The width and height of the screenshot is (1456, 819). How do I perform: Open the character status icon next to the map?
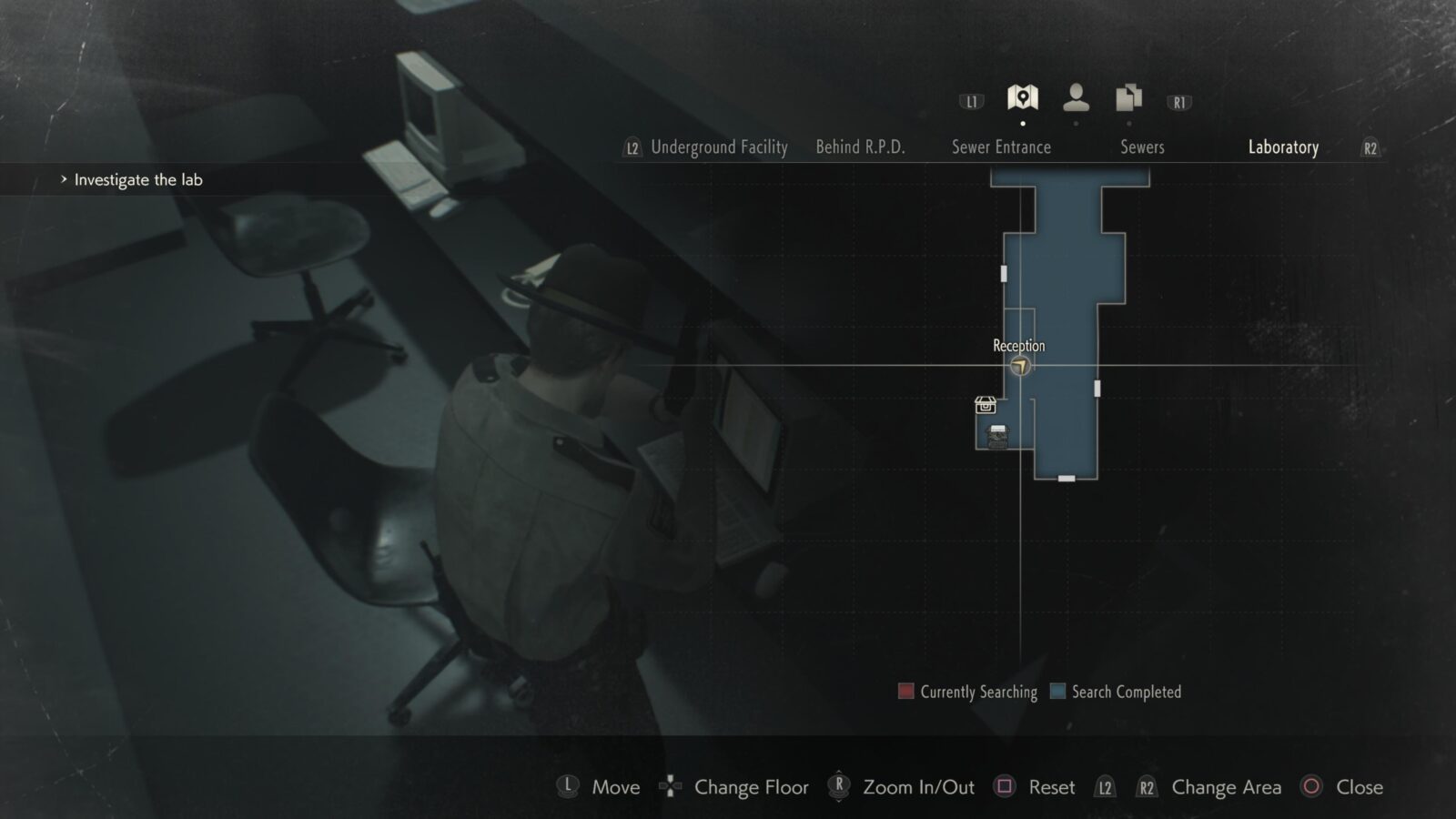coord(1076,97)
